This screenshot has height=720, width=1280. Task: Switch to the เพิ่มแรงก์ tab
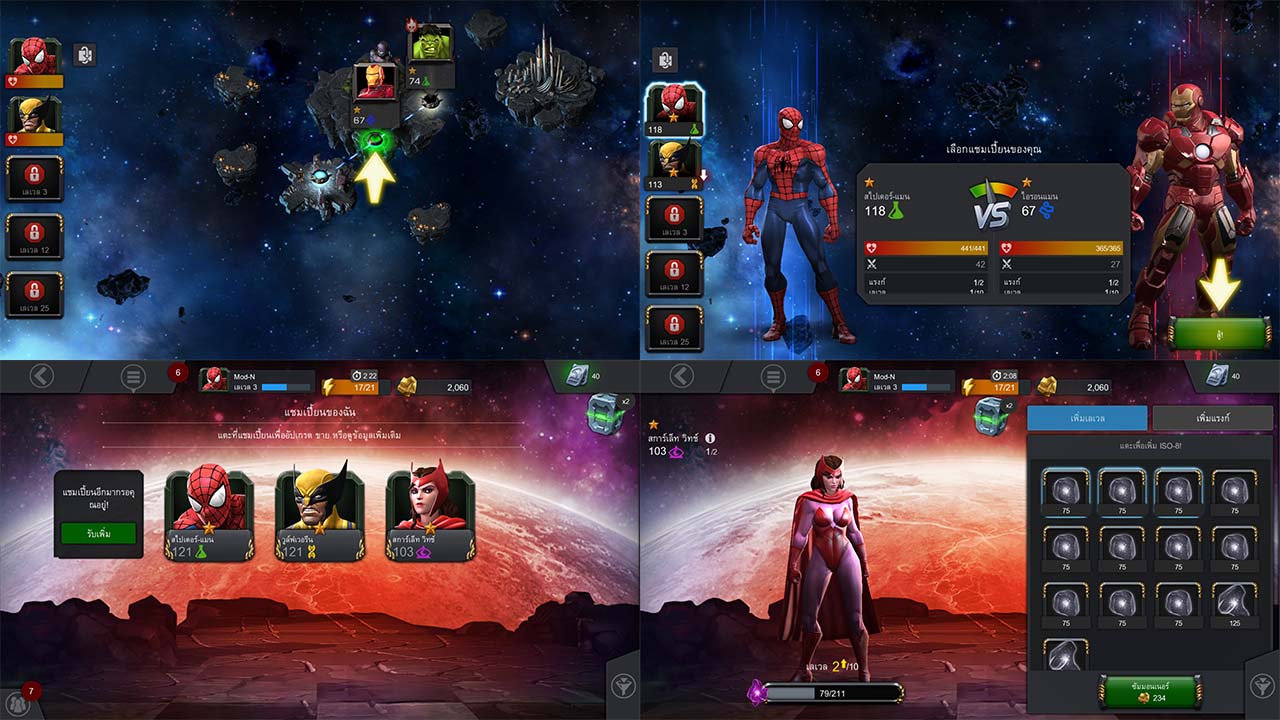(x=1211, y=417)
